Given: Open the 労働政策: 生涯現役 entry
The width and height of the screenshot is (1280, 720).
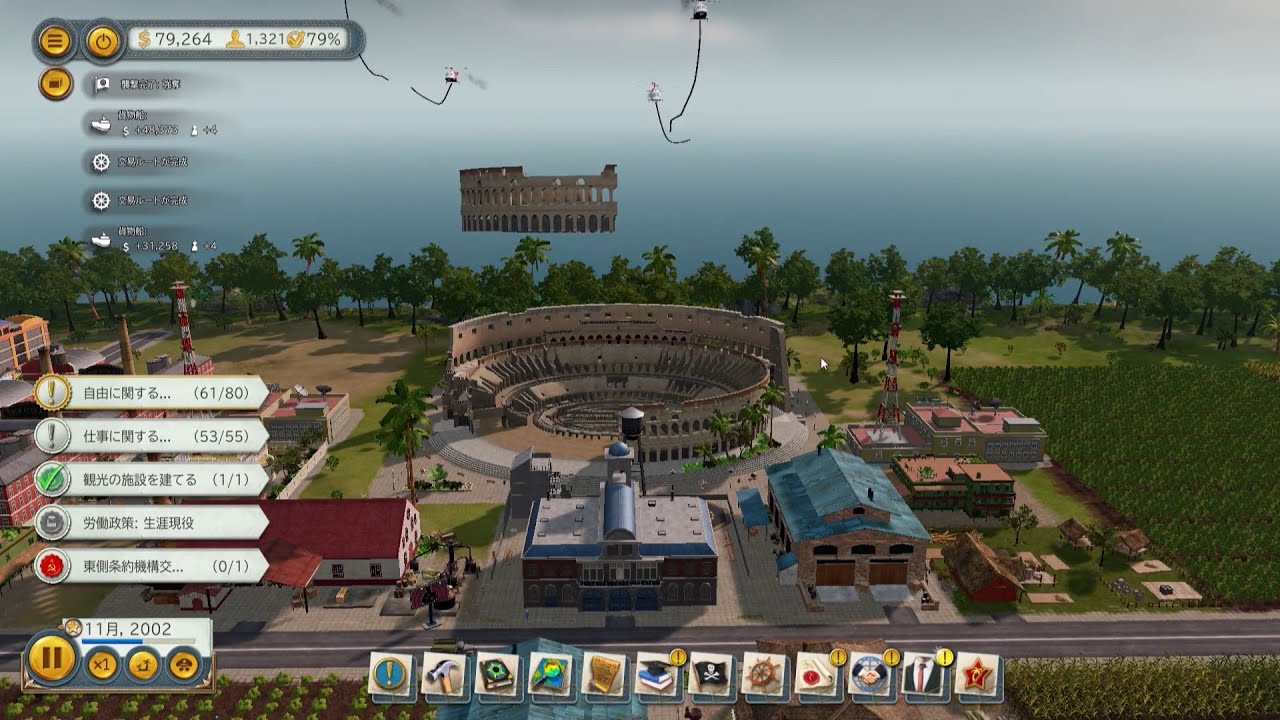Looking at the screenshot, I should pos(150,522).
